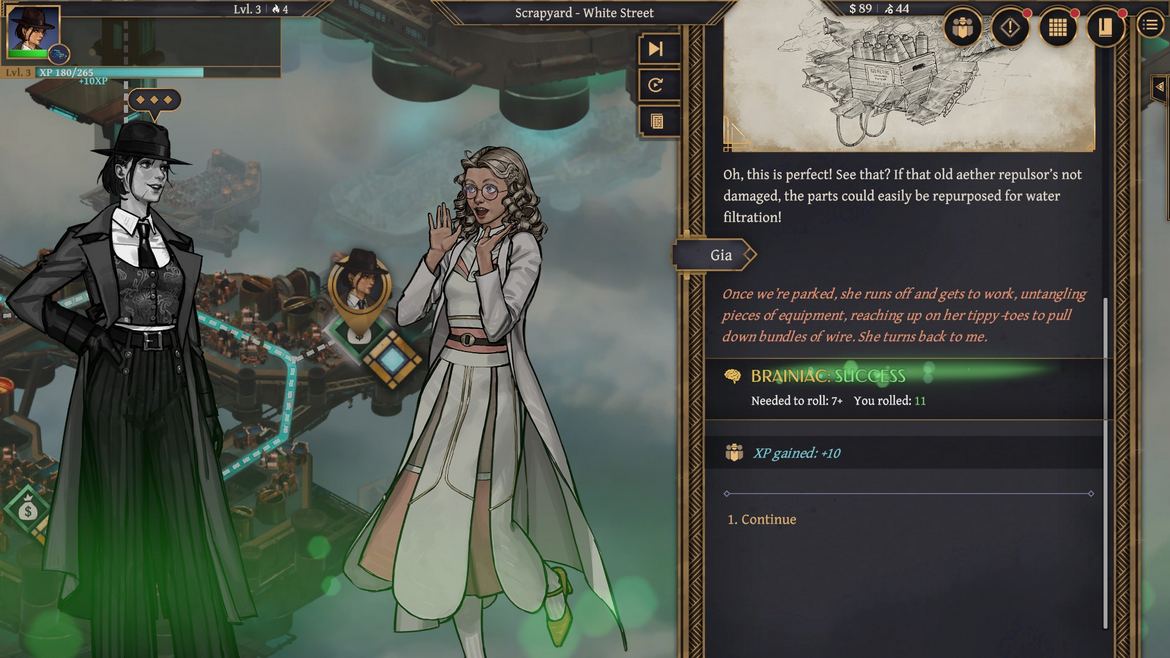This screenshot has height=658, width=1170.
Task: Open the crew members icon
Action: click(x=963, y=28)
